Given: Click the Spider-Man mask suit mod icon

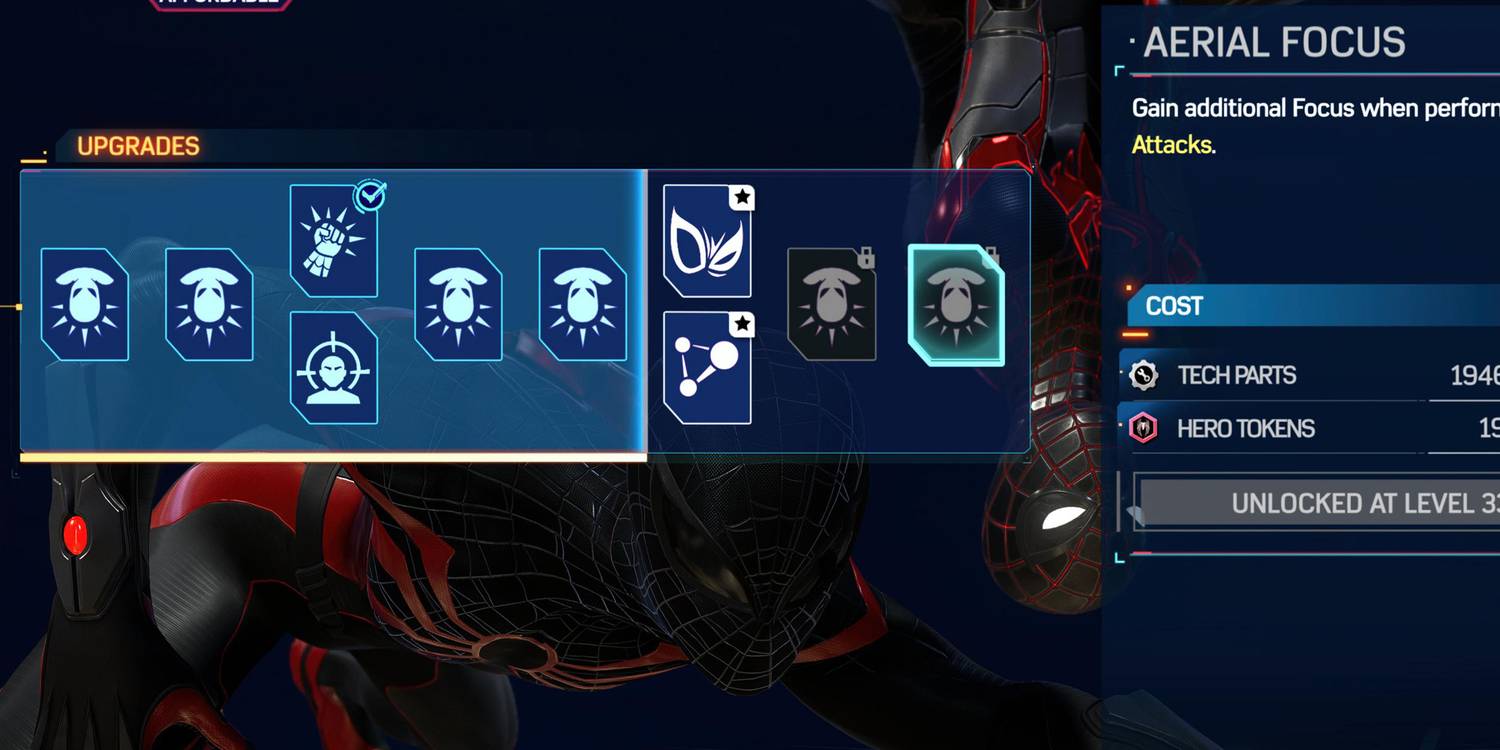Looking at the screenshot, I should point(708,245).
